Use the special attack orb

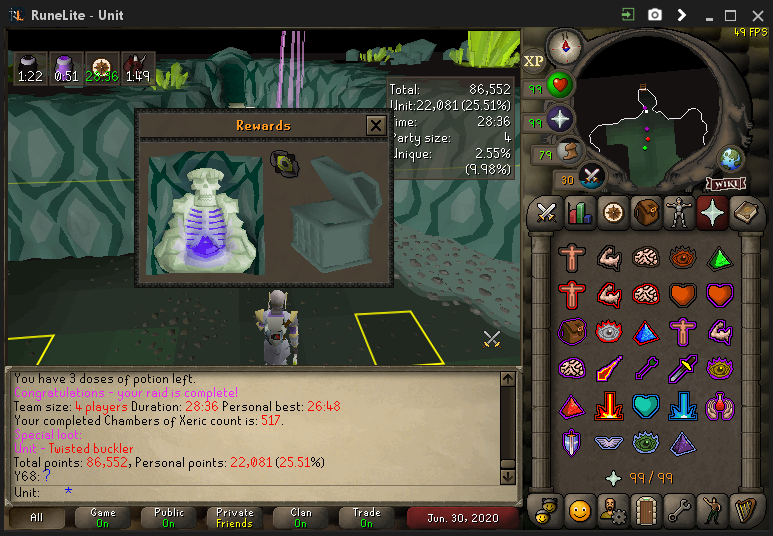(591, 177)
